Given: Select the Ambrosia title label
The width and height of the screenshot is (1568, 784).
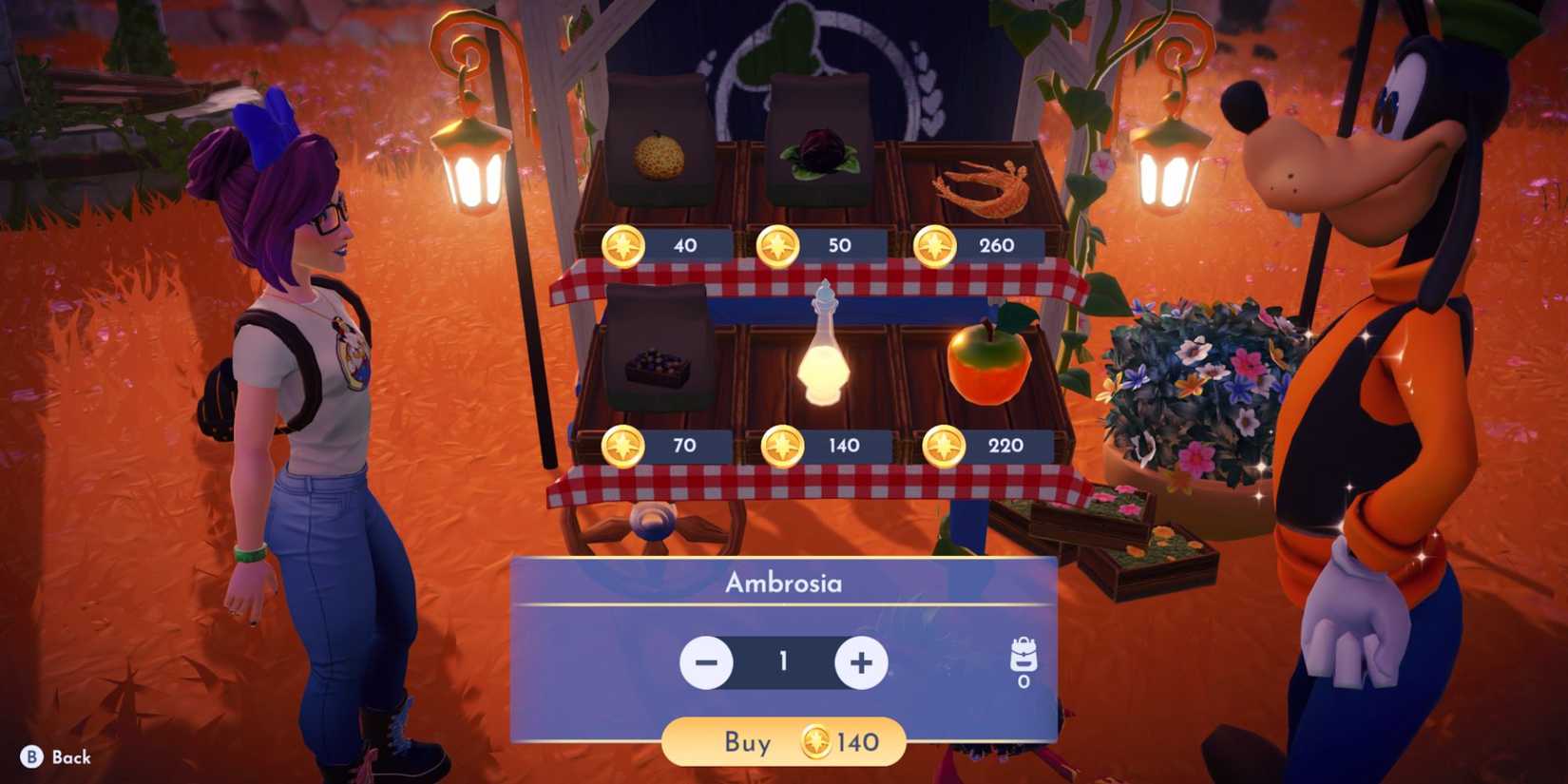Looking at the screenshot, I should 784,583.
